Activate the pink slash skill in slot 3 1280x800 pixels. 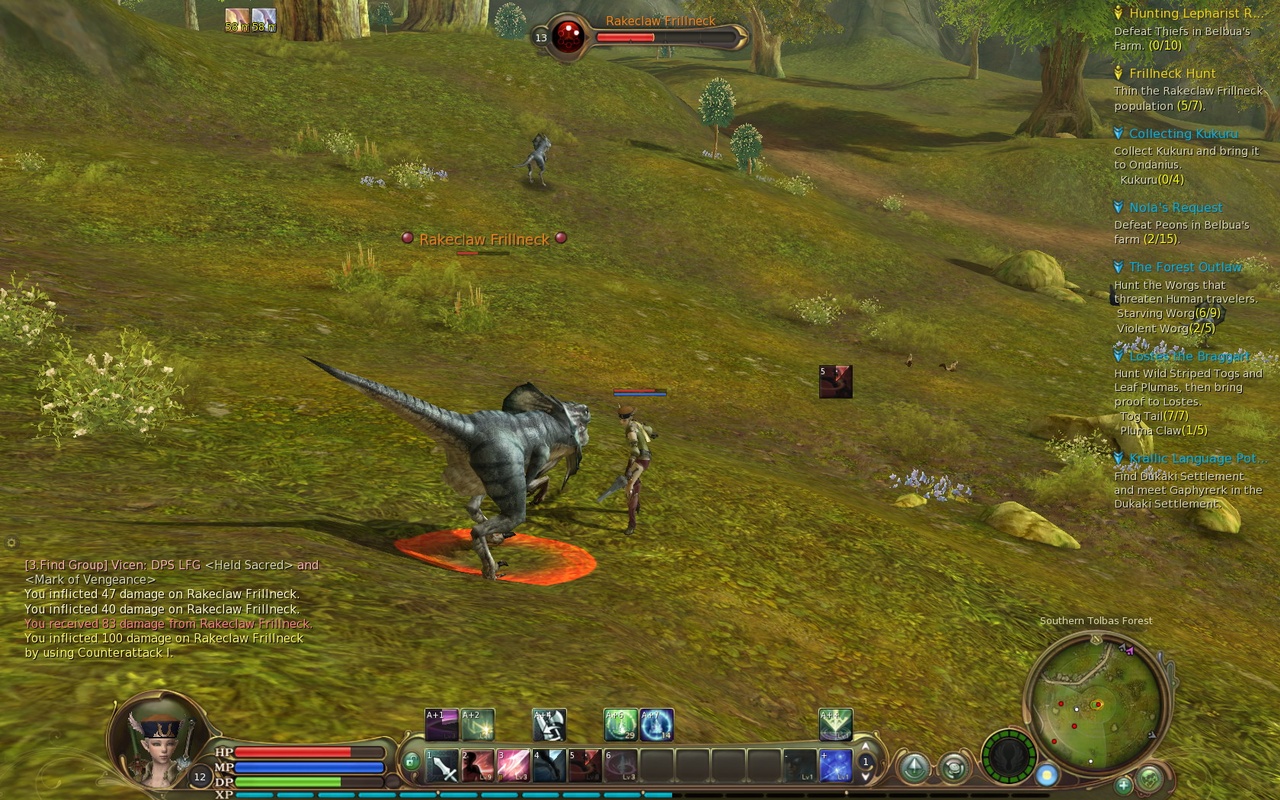coord(515,764)
